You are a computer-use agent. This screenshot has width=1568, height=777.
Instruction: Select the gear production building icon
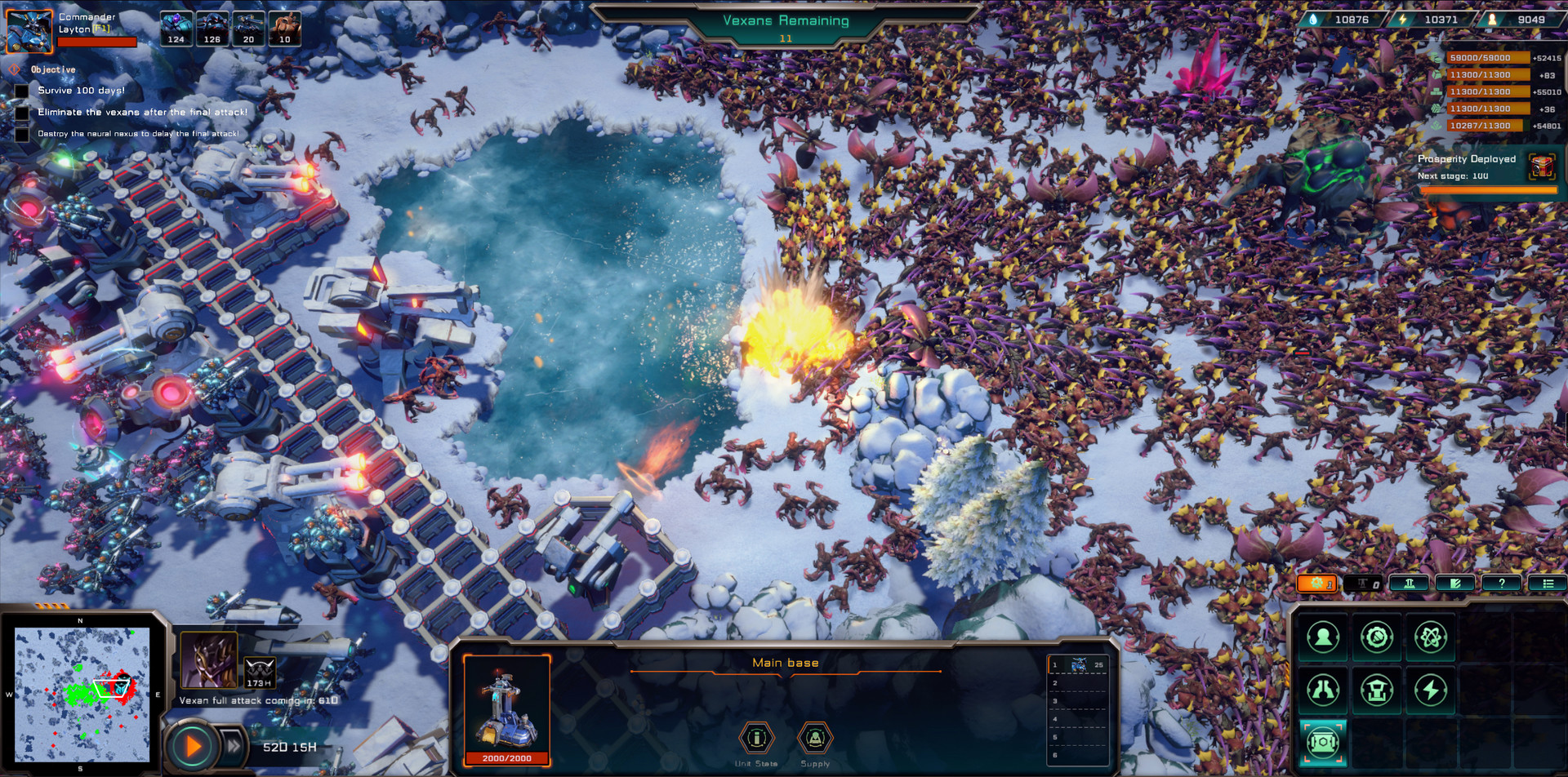[1377, 637]
